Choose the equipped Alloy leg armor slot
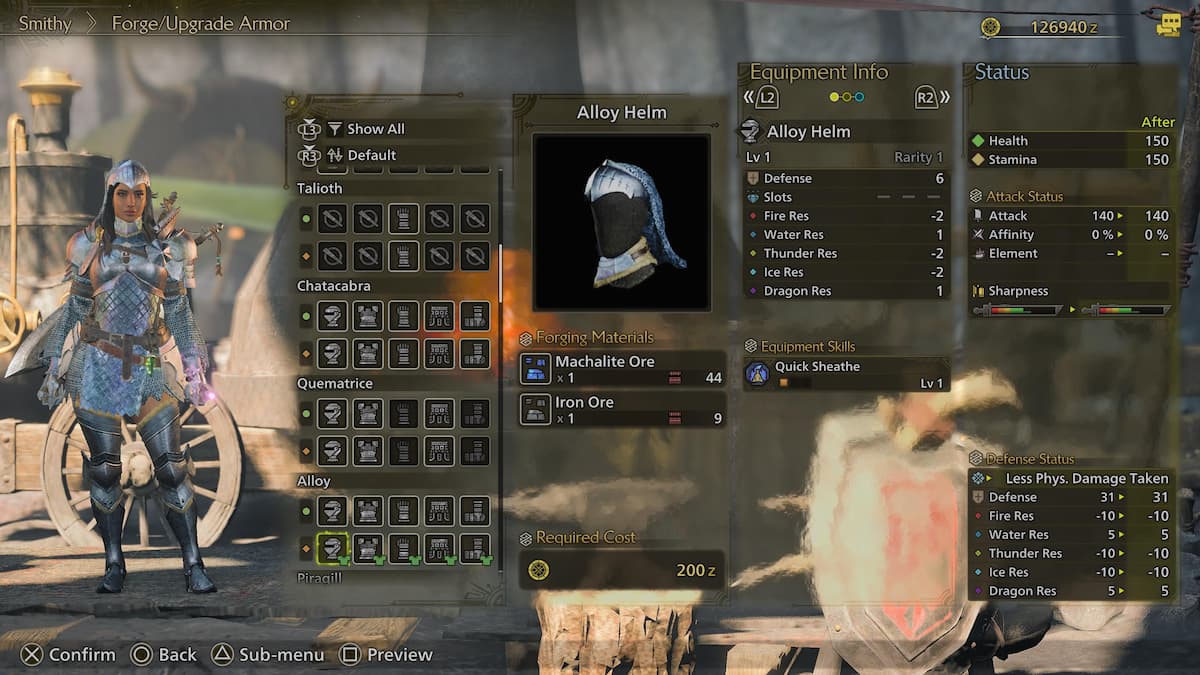The width and height of the screenshot is (1200, 675). (475, 548)
